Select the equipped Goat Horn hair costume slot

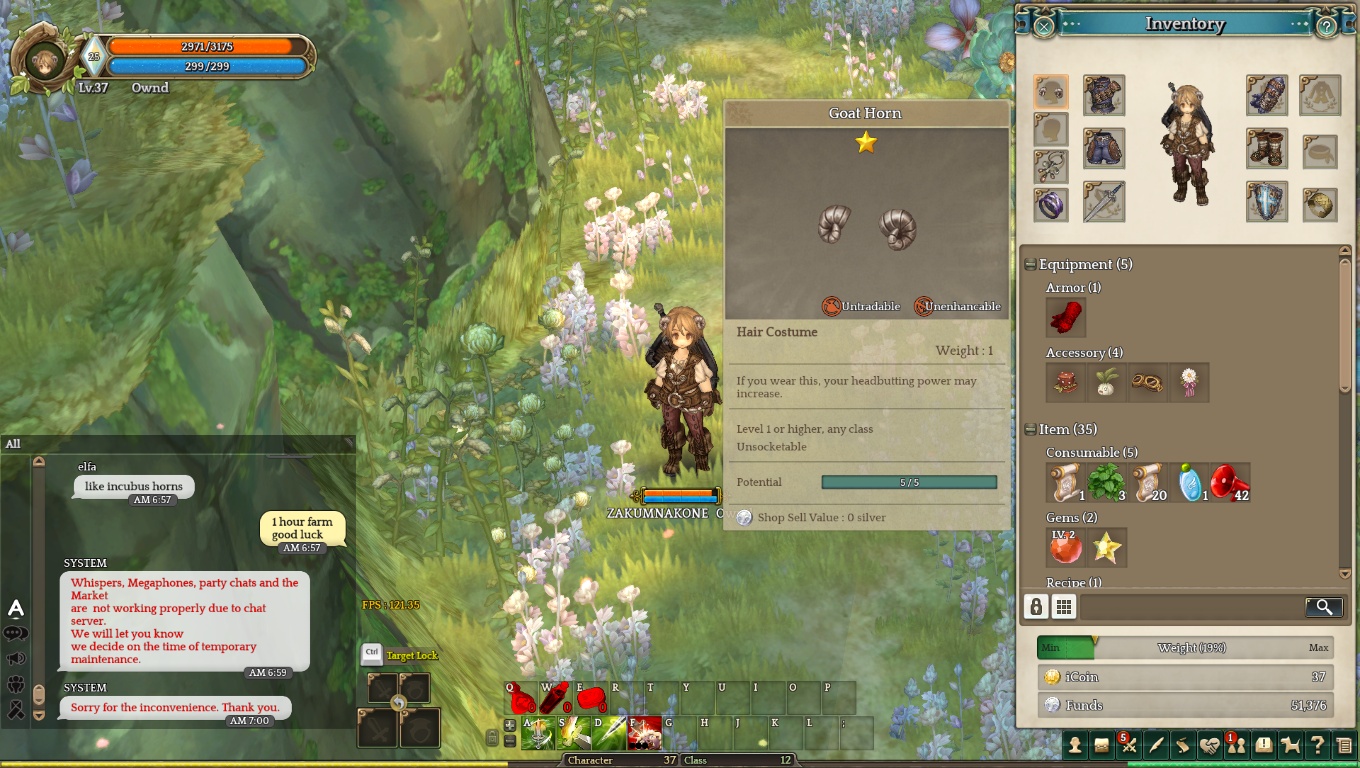[1051, 92]
